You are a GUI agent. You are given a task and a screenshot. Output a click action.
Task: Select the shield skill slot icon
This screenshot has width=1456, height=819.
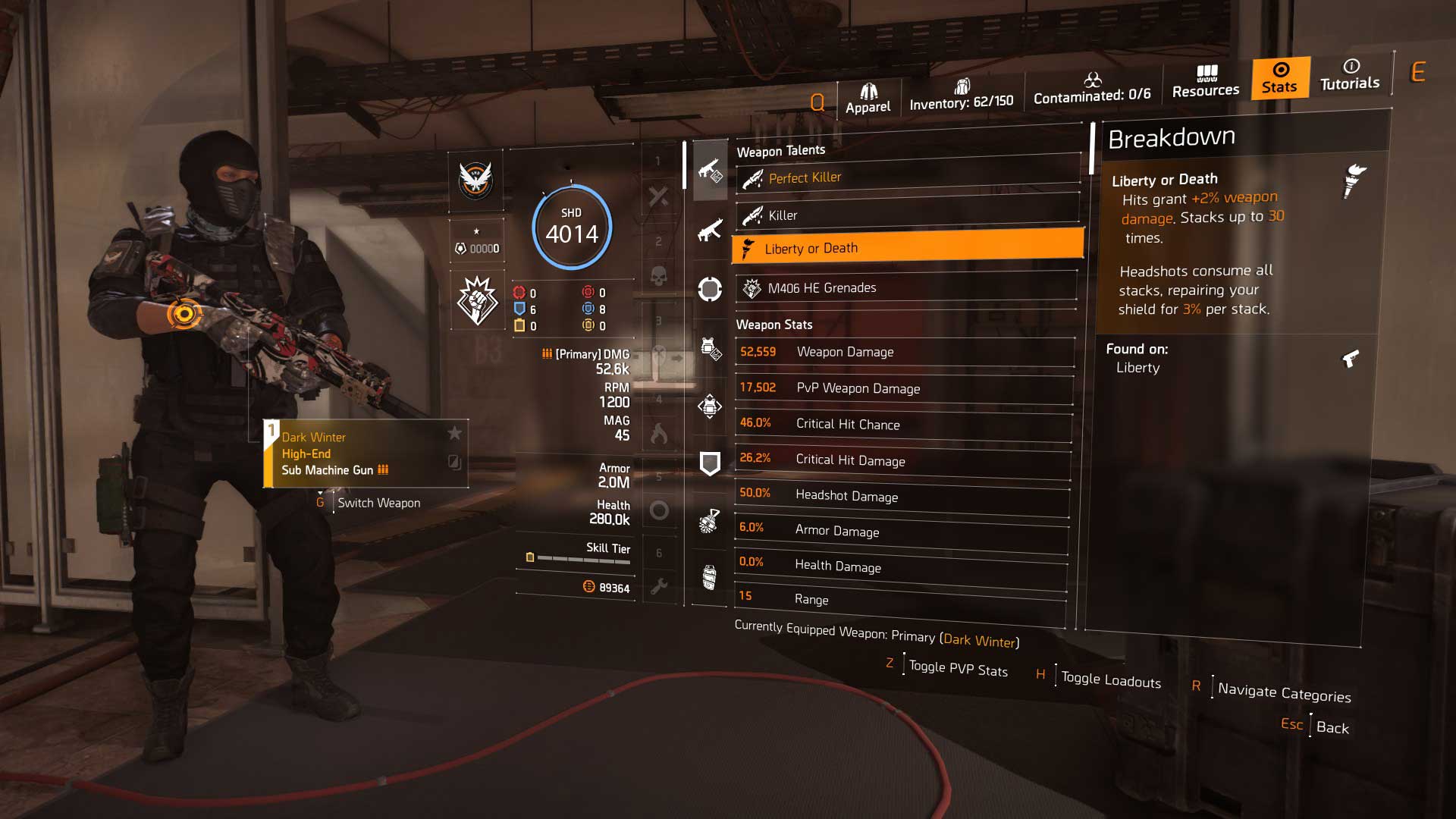710,462
